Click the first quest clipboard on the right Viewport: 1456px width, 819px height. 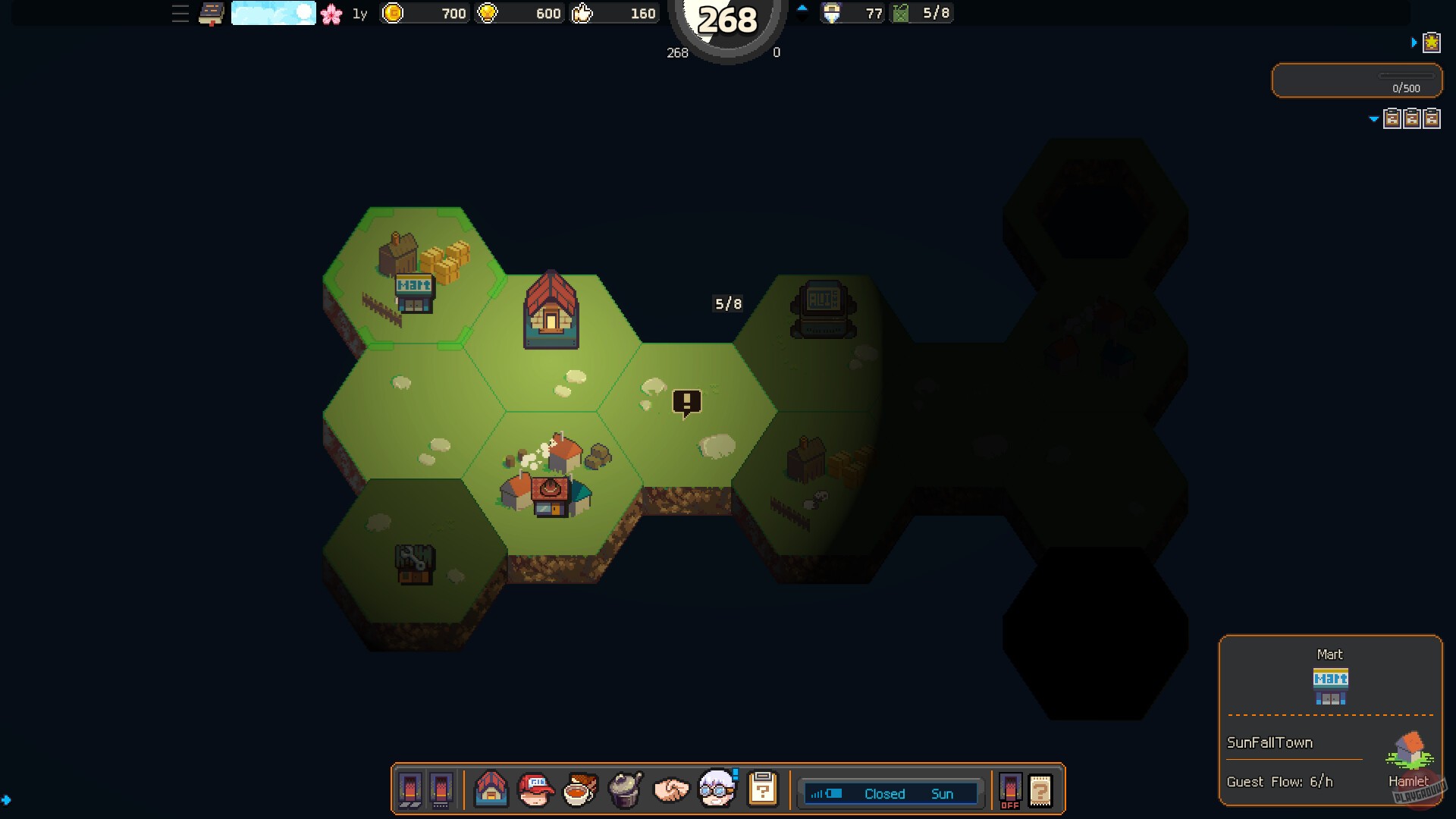(x=1393, y=119)
